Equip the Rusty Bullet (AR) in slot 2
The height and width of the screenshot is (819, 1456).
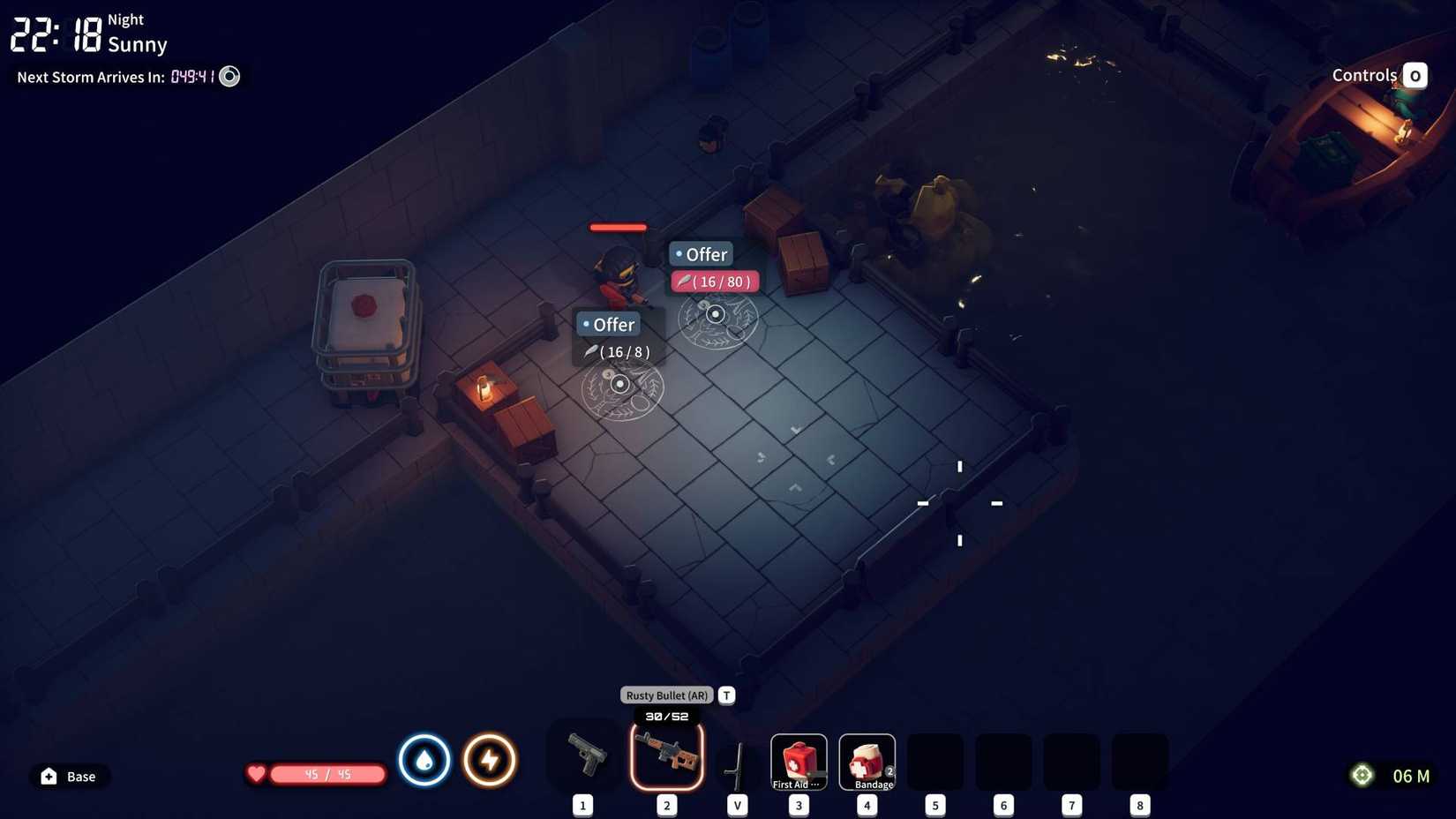pyautogui.click(x=666, y=757)
